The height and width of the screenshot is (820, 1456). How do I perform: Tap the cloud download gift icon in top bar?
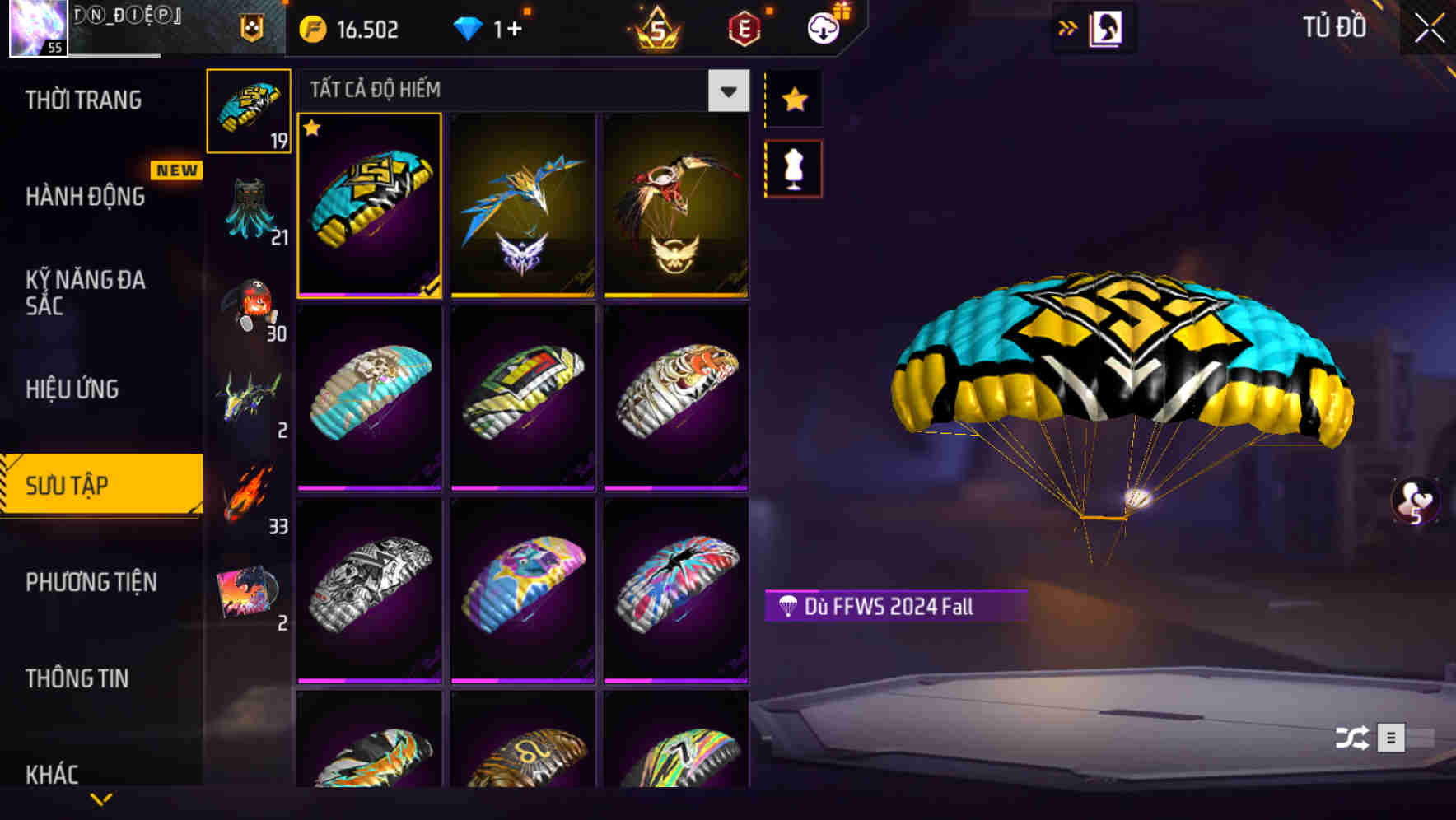tap(824, 27)
